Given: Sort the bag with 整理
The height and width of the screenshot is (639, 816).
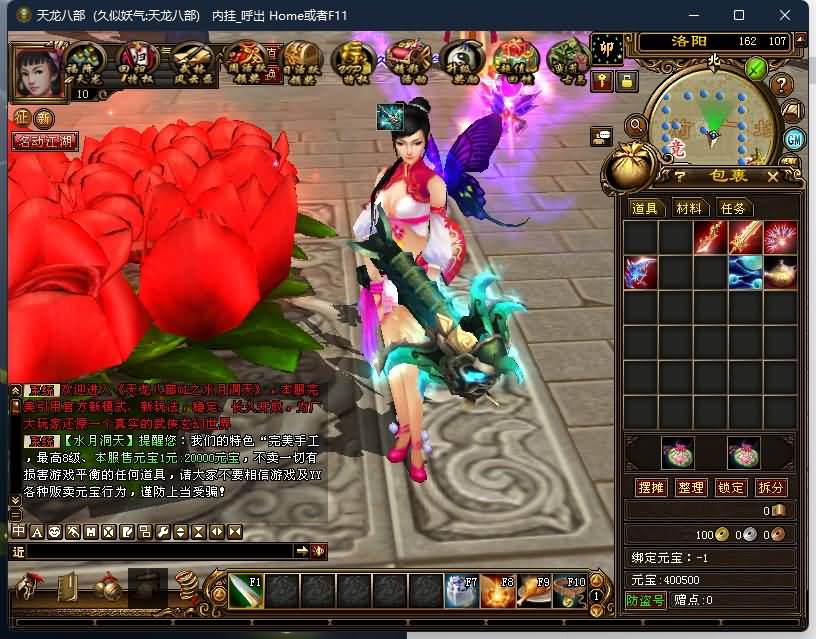Looking at the screenshot, I should tap(691, 487).
